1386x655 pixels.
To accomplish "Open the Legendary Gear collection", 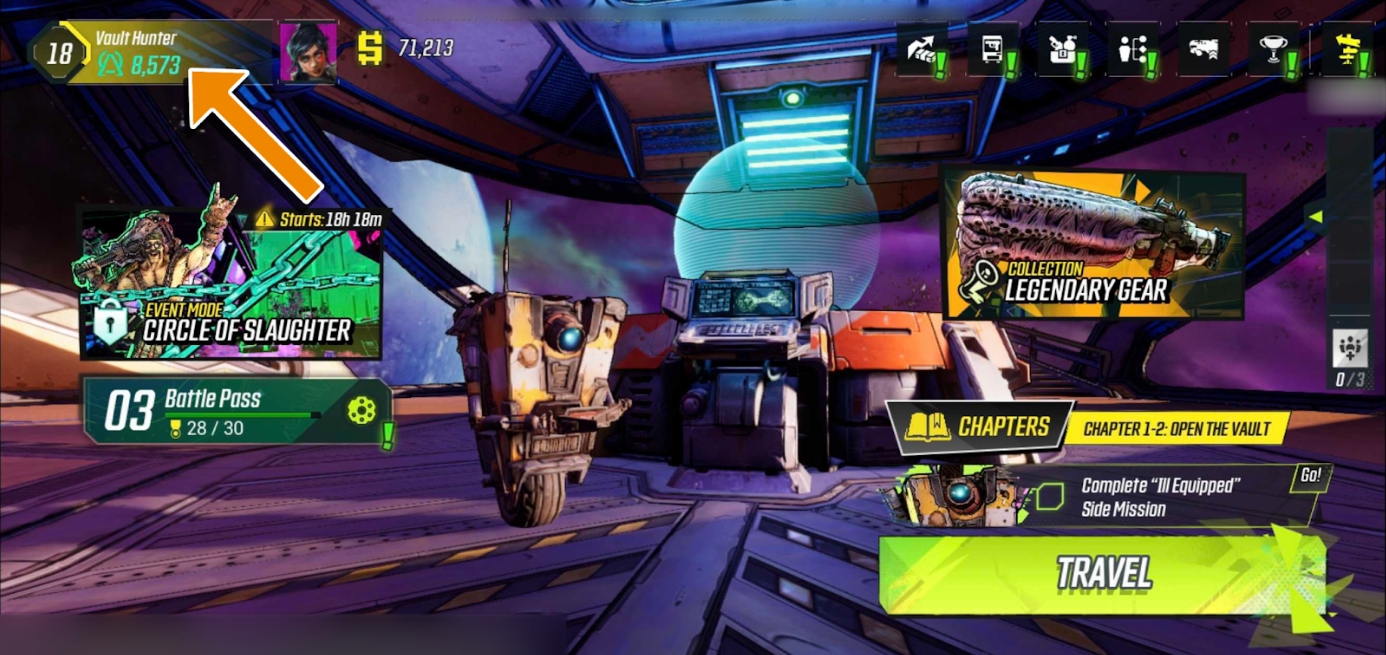I will click(1093, 243).
